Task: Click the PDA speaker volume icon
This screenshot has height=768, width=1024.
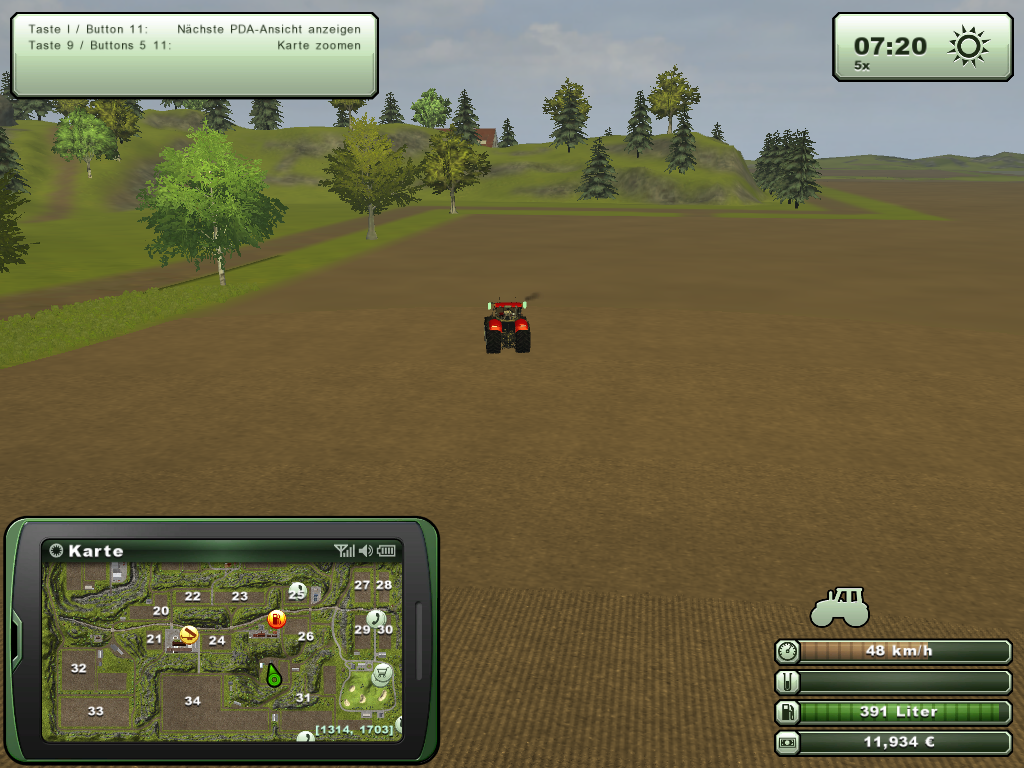Action: coord(366,551)
